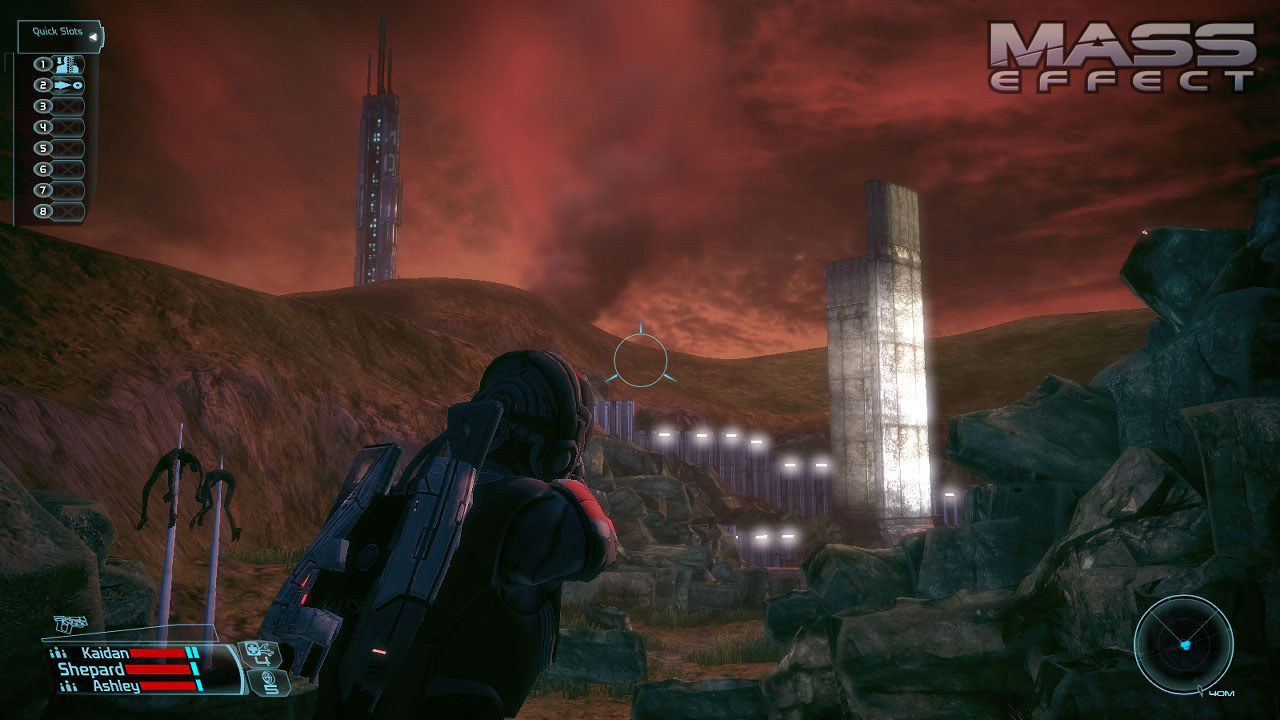Click the Quick Slots panel header
The image size is (1280, 720).
coord(57,30)
